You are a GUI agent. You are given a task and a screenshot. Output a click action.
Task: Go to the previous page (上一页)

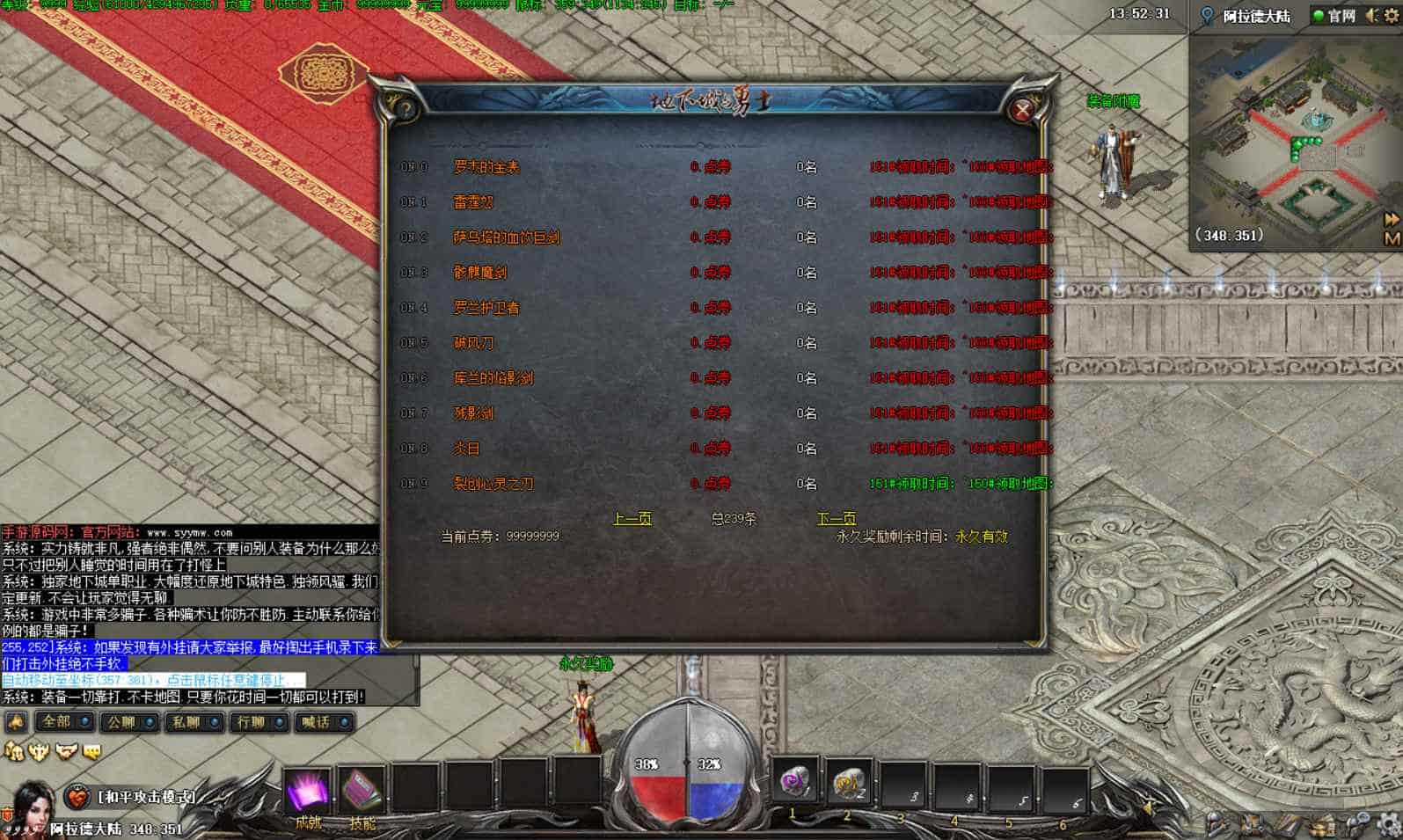[x=632, y=519]
